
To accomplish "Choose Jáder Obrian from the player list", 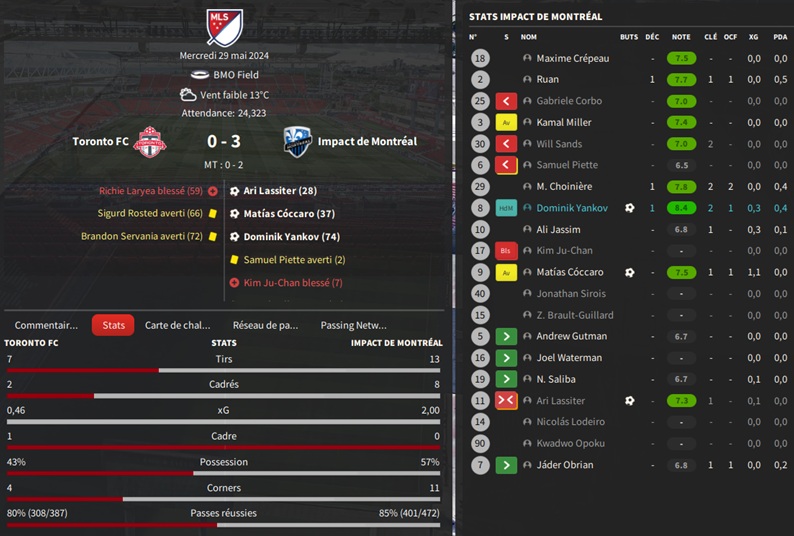I will [x=564, y=465].
